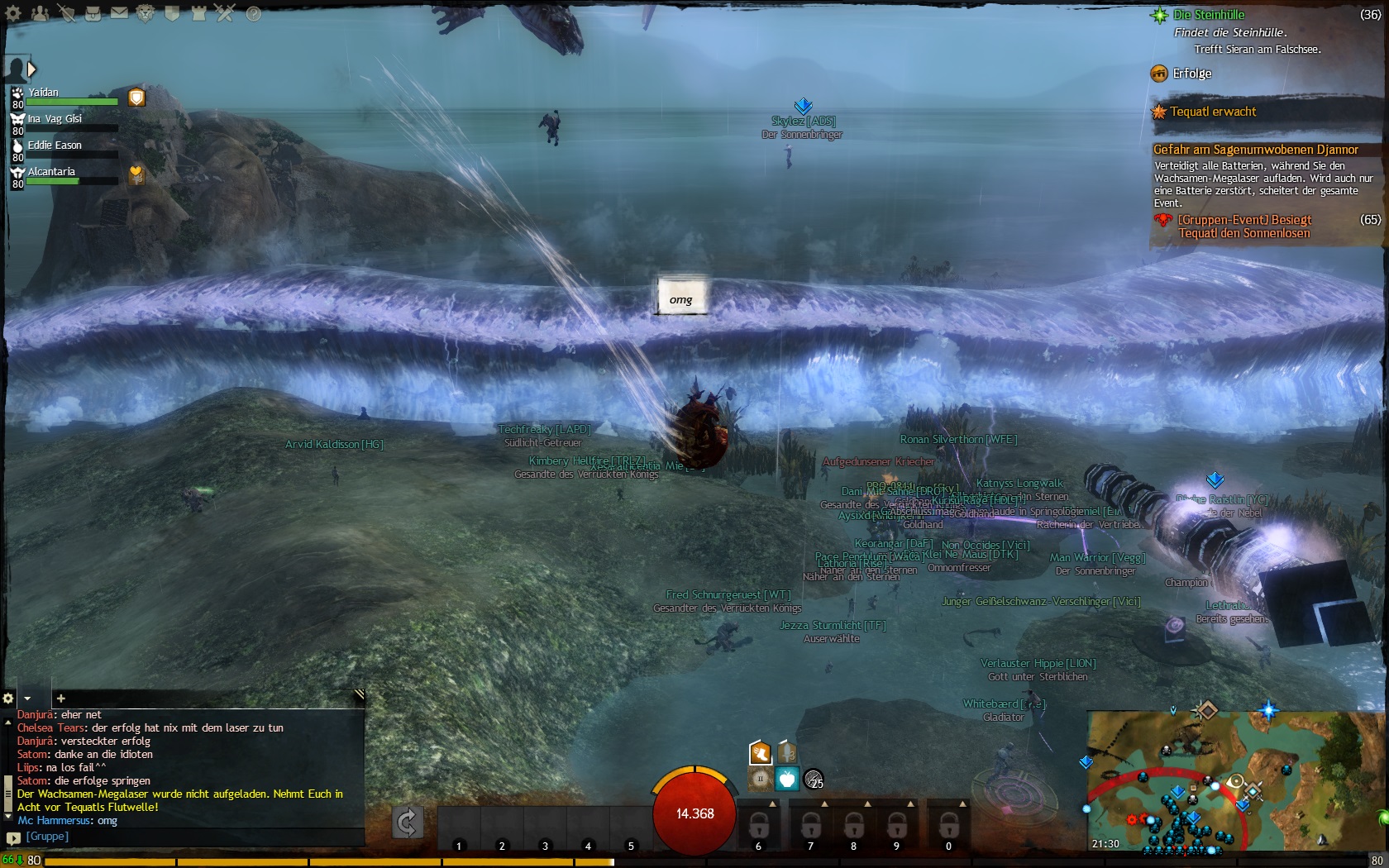Add a new chat tab
This screenshot has height=868, width=1389.
pos(60,699)
